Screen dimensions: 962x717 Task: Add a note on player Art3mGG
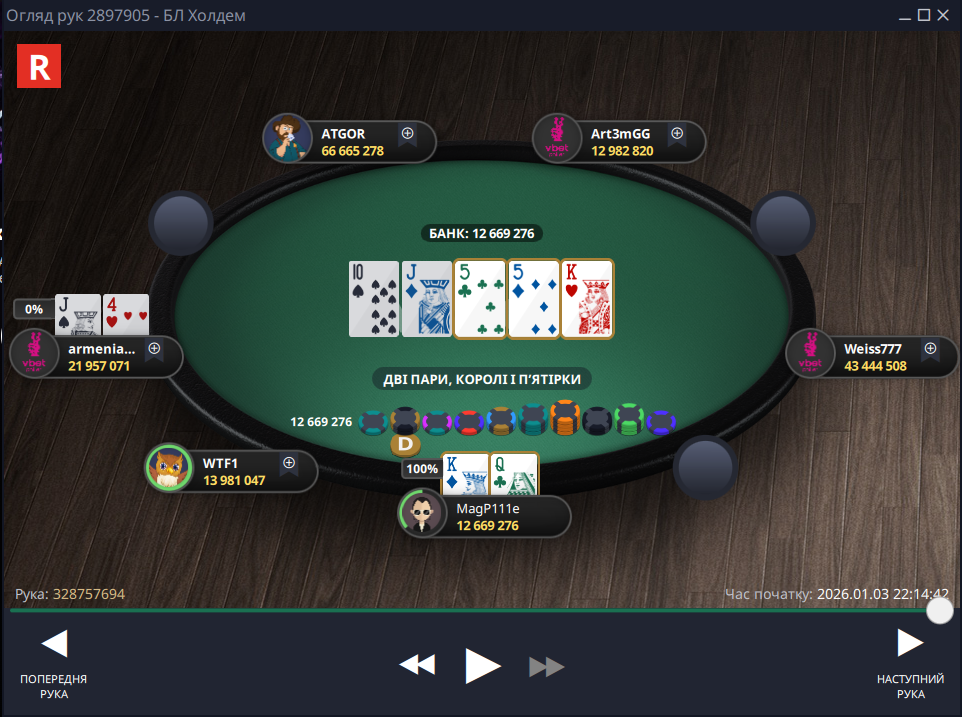tap(677, 133)
